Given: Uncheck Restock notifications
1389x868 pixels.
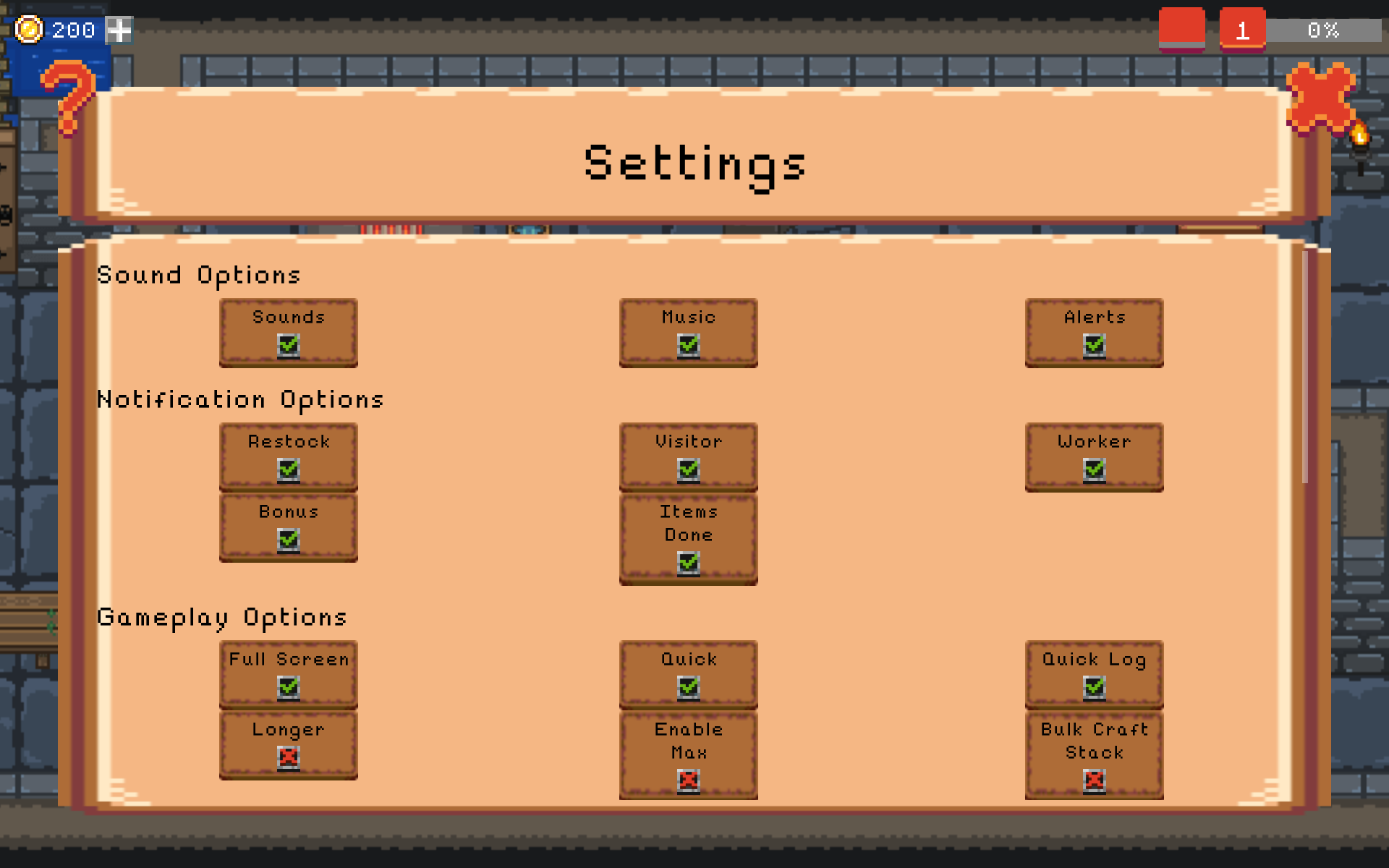Looking at the screenshot, I should (288, 470).
